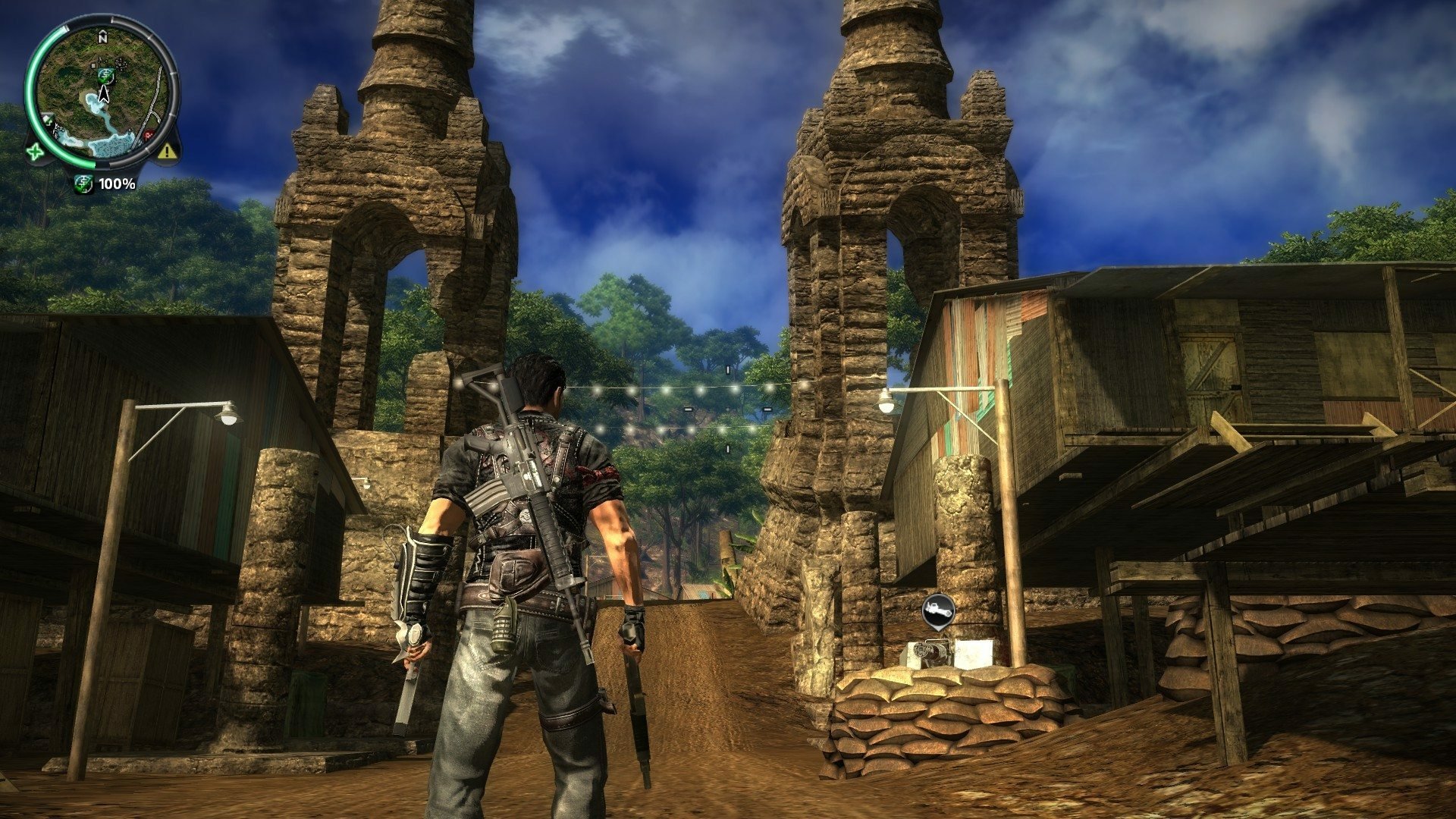
Task: Select the red enemy marker on the minimap
Action: (x=149, y=133)
